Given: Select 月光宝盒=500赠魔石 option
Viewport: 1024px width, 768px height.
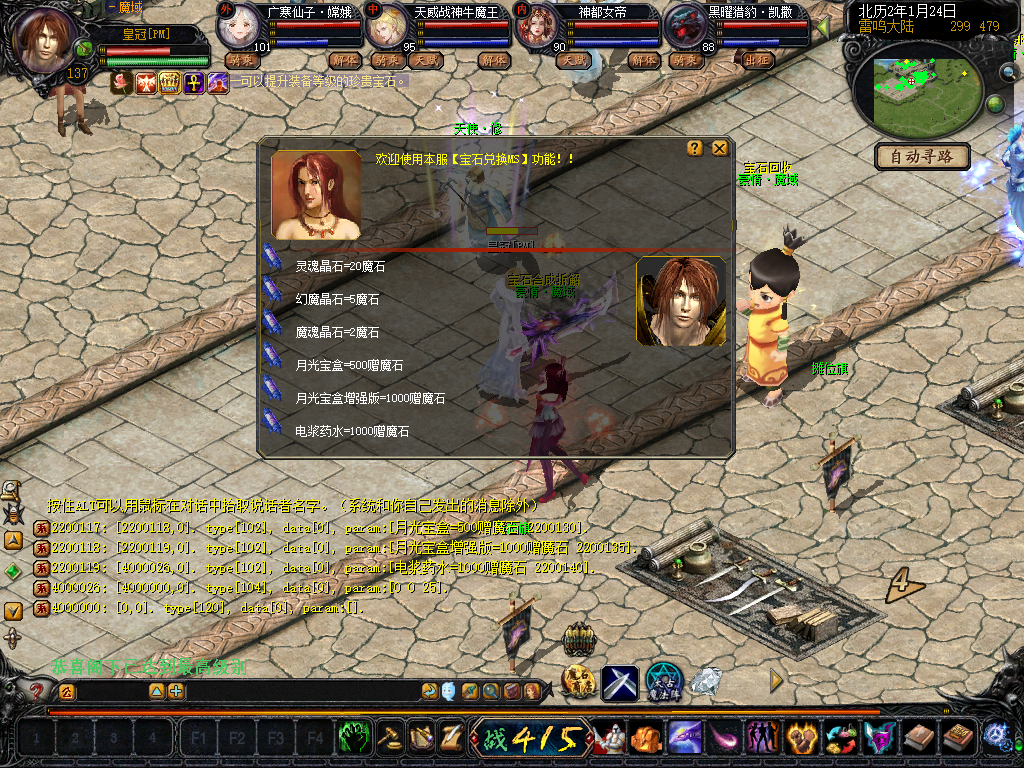Looking at the screenshot, I should 349,365.
